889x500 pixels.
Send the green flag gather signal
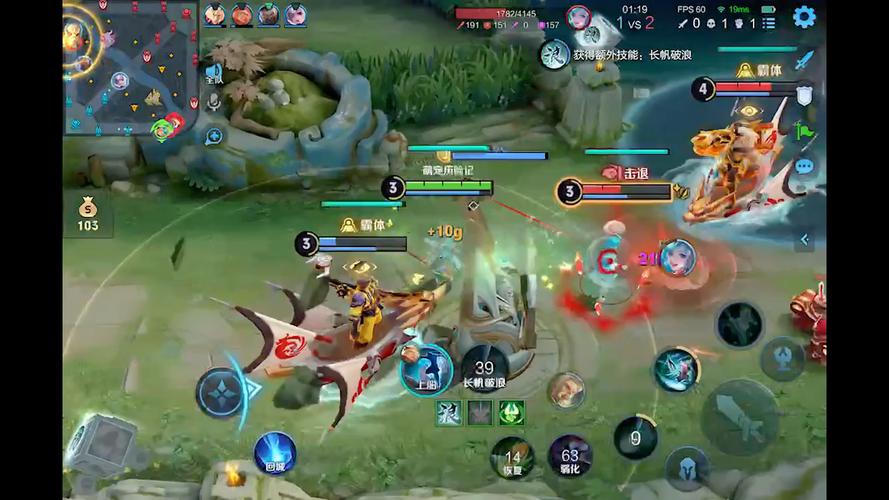click(804, 130)
